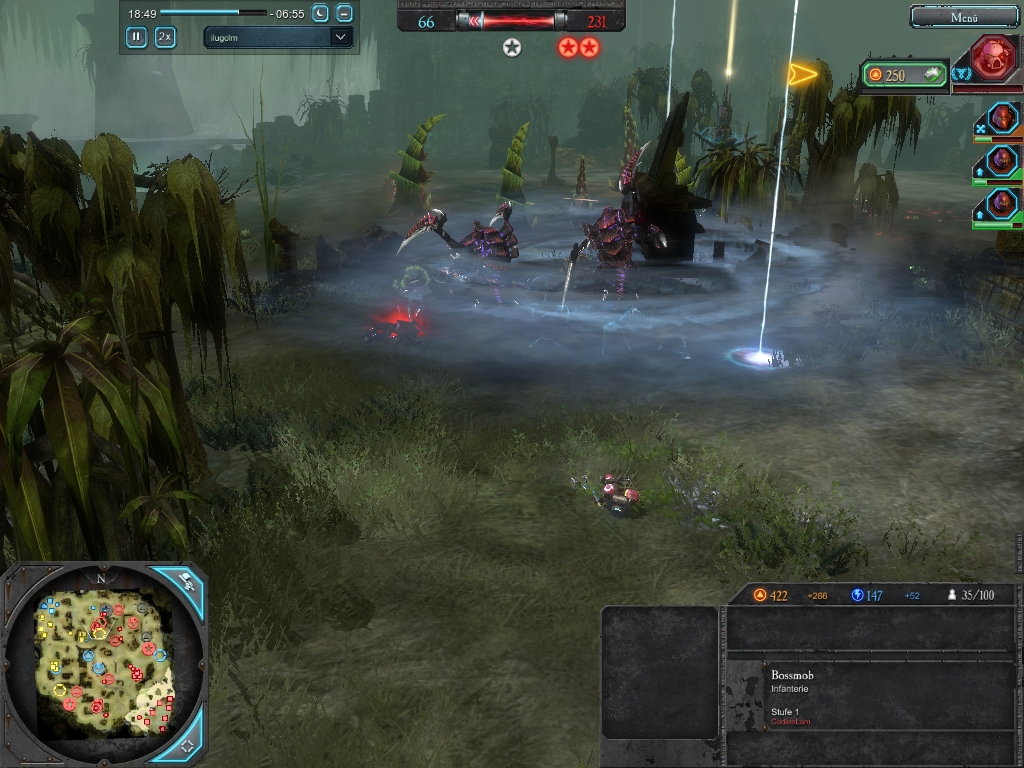1024x768 pixels.
Task: Toggle the 2x playback speed button
Action: point(165,37)
